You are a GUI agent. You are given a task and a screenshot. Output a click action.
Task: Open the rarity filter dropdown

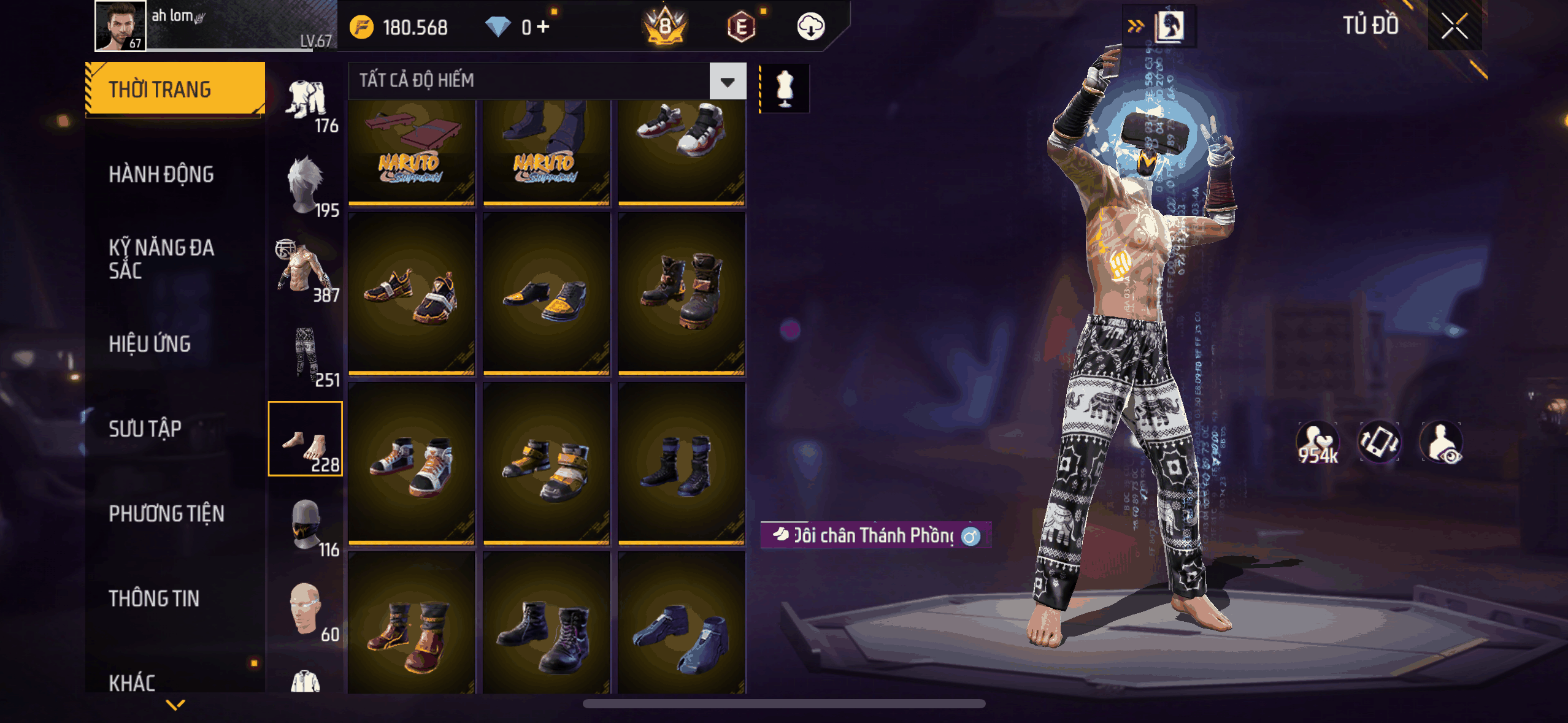[728, 81]
